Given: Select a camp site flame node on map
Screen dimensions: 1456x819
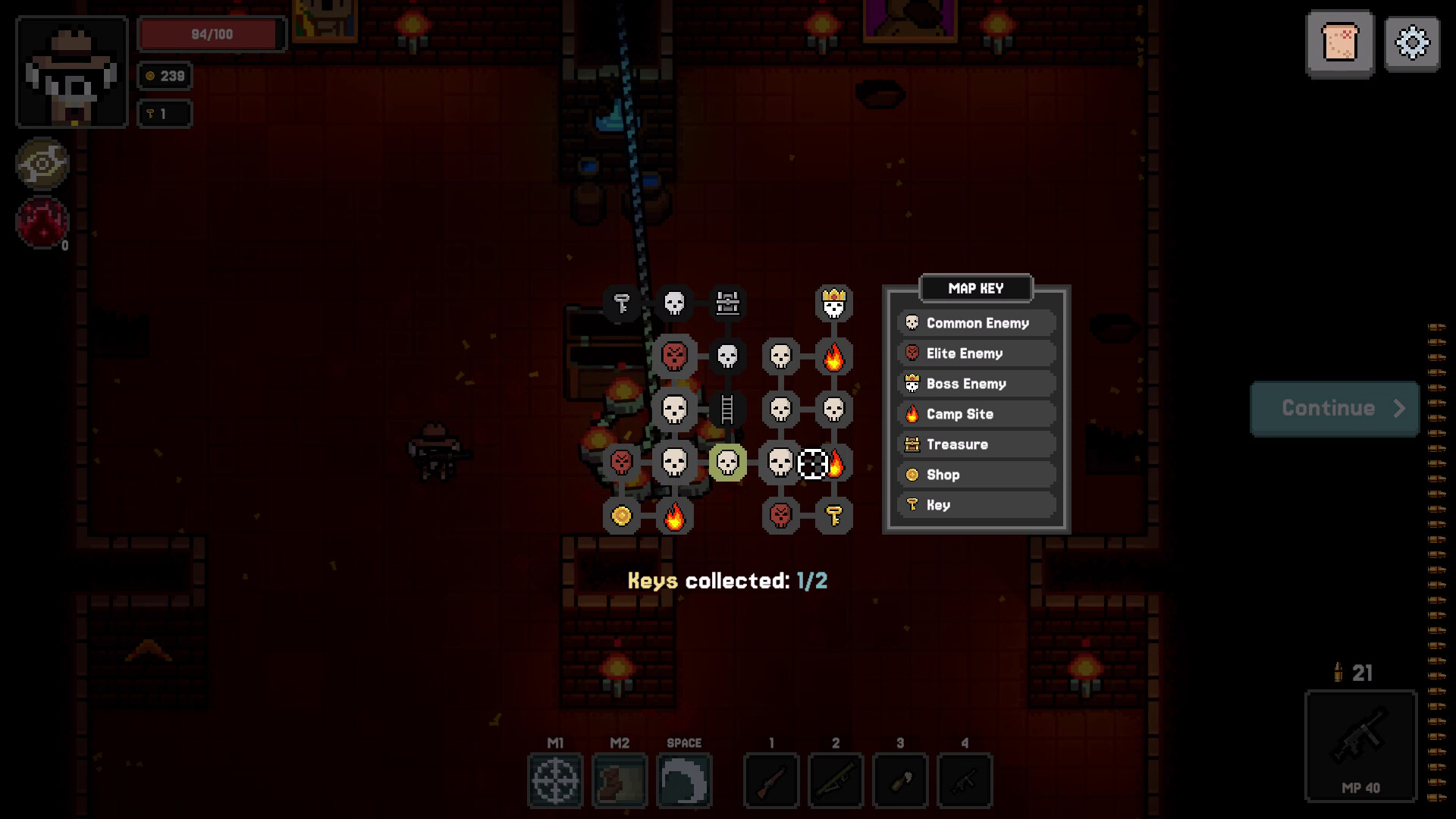Looking at the screenshot, I should coord(833,356).
